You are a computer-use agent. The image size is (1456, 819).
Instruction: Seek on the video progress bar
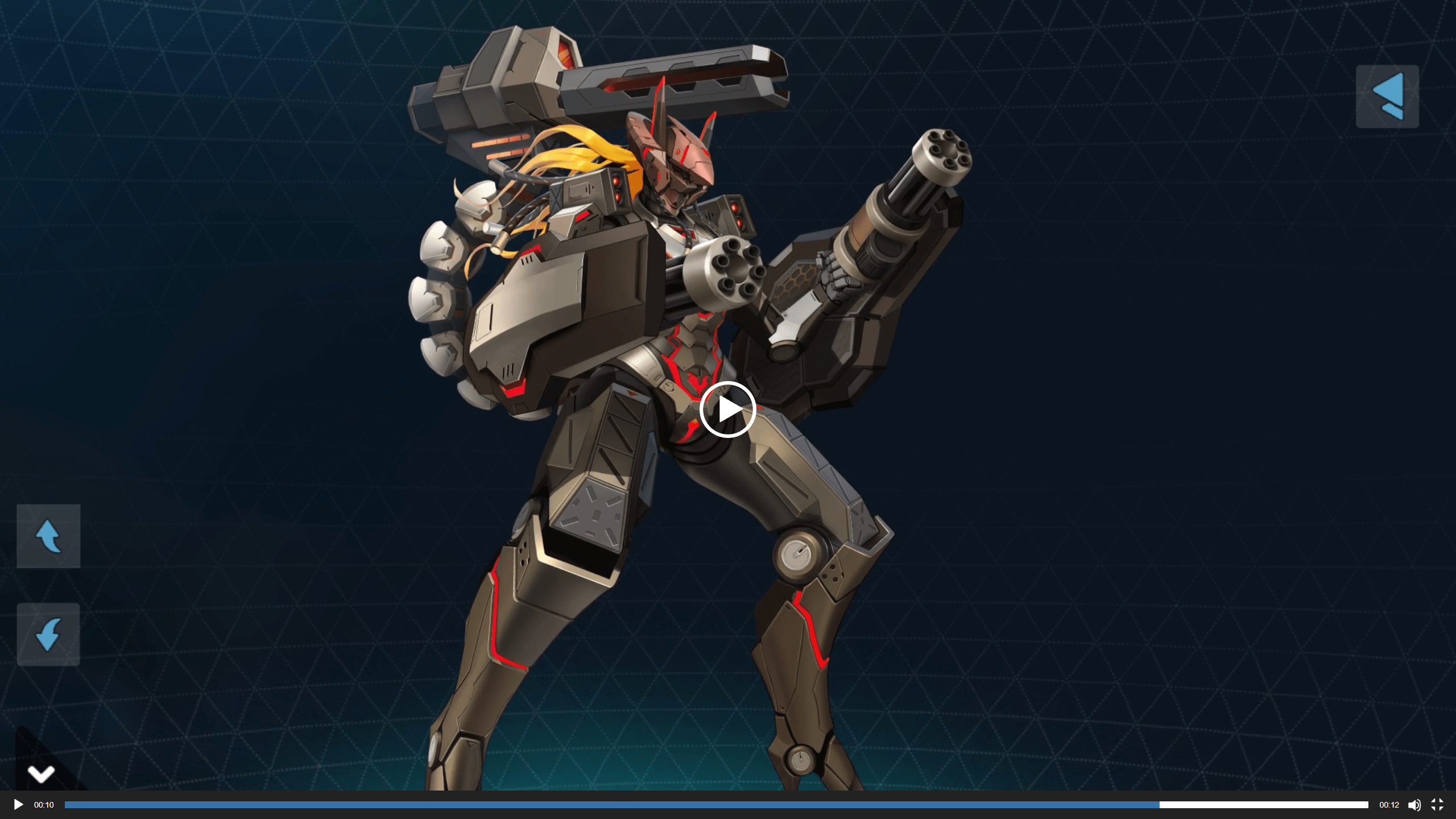[716, 805]
